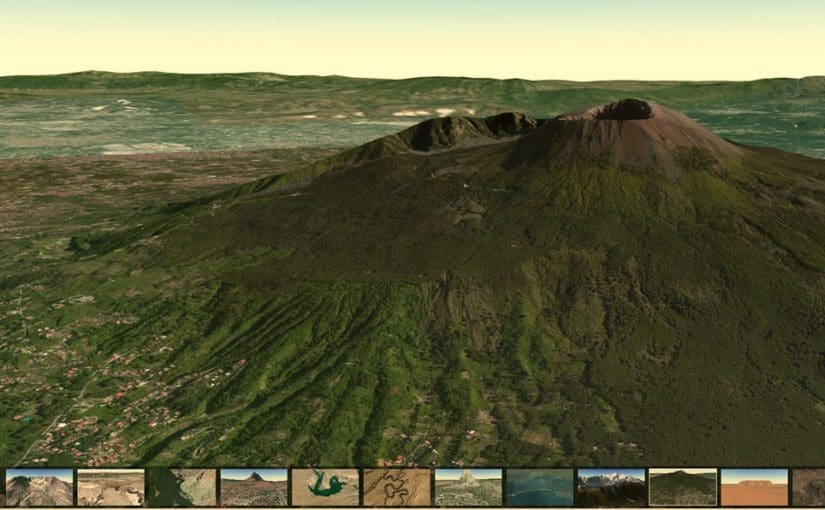
Task: Open the pale canyon cliffs thumbnail
Action: tap(111, 487)
